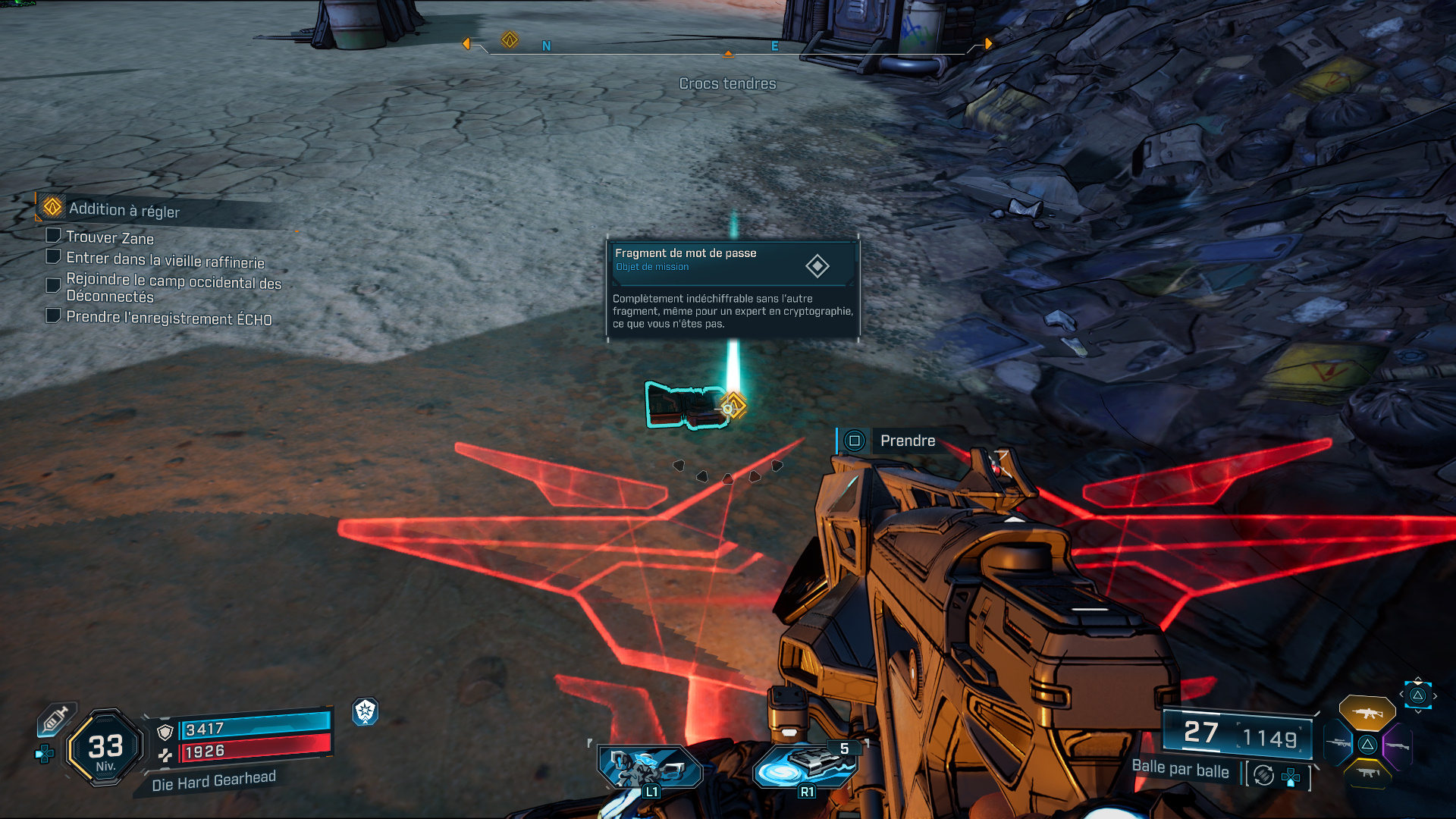
Task: Click the shield buff status icon
Action: pos(366,711)
